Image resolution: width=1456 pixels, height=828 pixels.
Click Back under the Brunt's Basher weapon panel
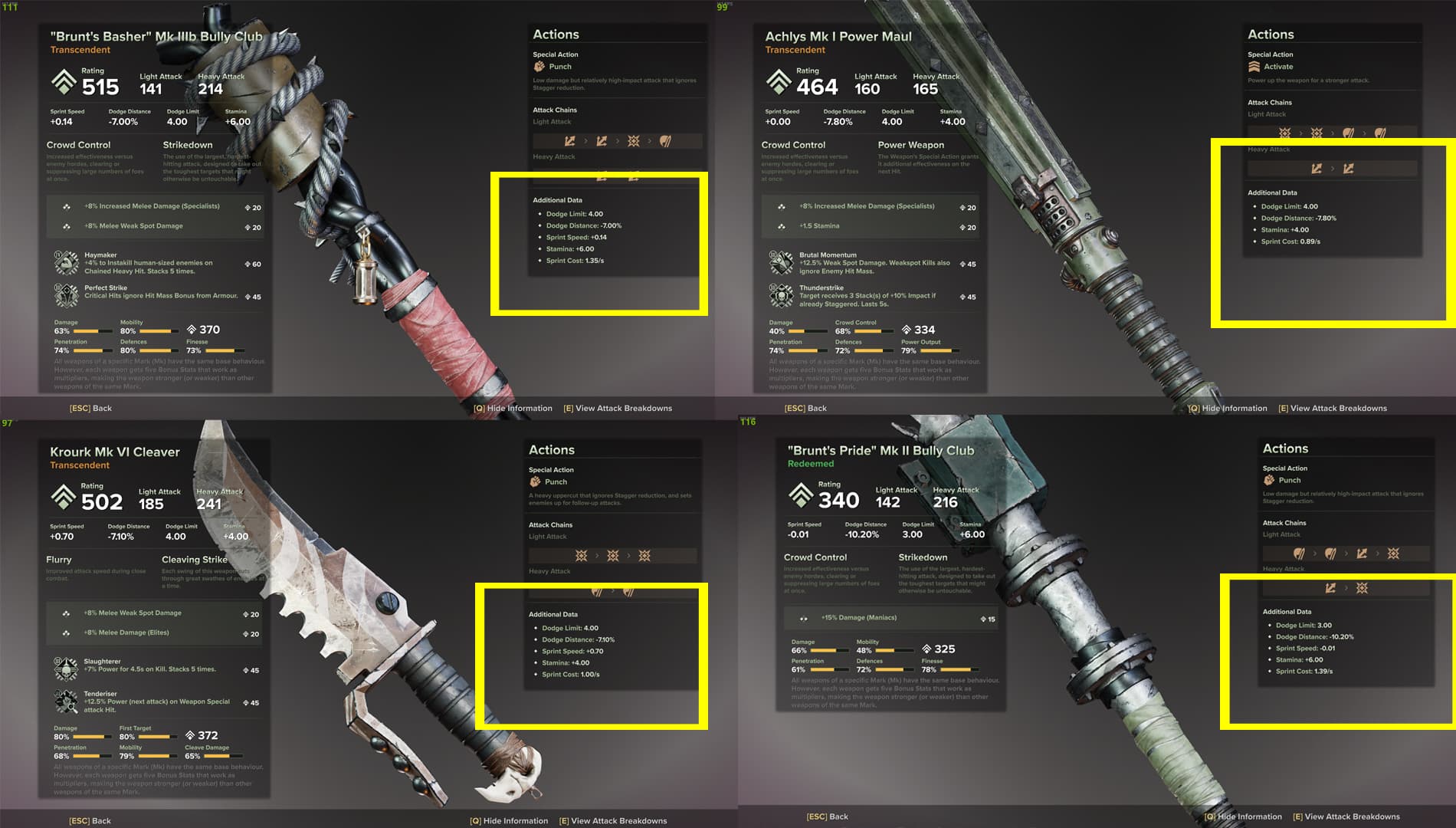(x=91, y=408)
